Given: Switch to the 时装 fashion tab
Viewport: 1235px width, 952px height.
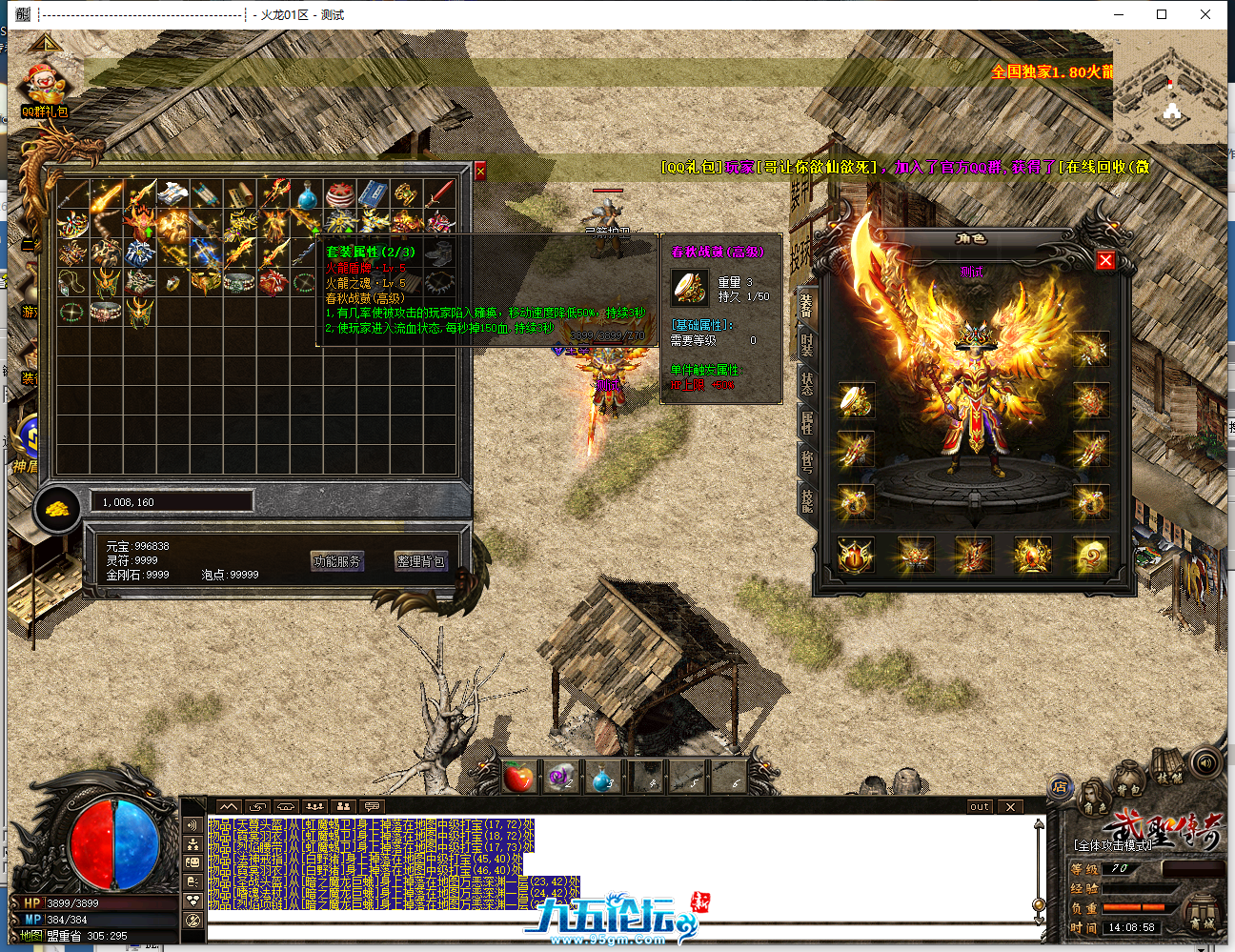Looking at the screenshot, I should tap(807, 345).
